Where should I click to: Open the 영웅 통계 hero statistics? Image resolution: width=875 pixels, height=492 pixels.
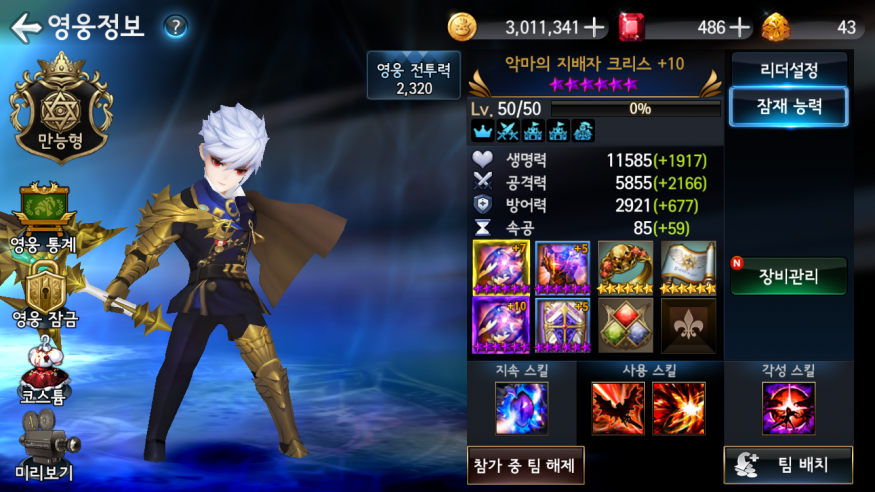[x=42, y=217]
